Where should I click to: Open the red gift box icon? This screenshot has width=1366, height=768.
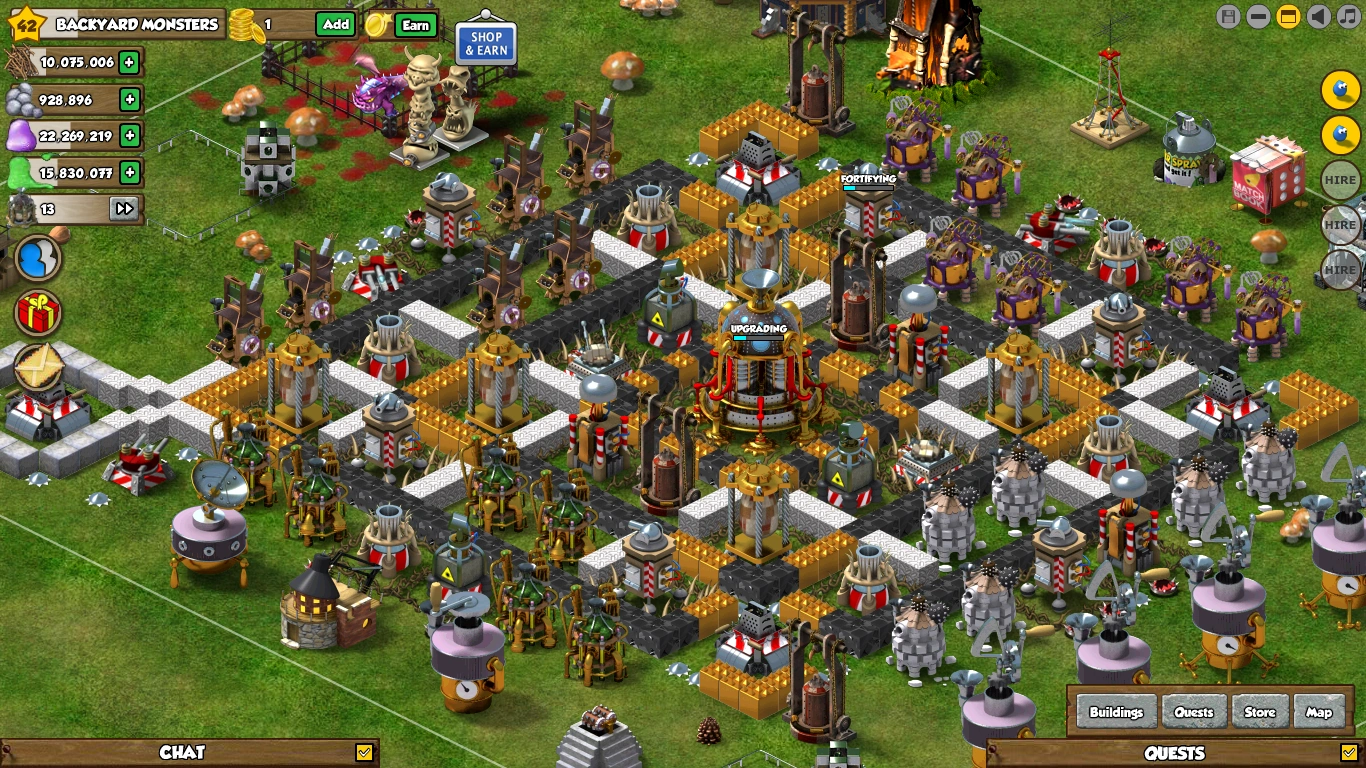[38, 313]
